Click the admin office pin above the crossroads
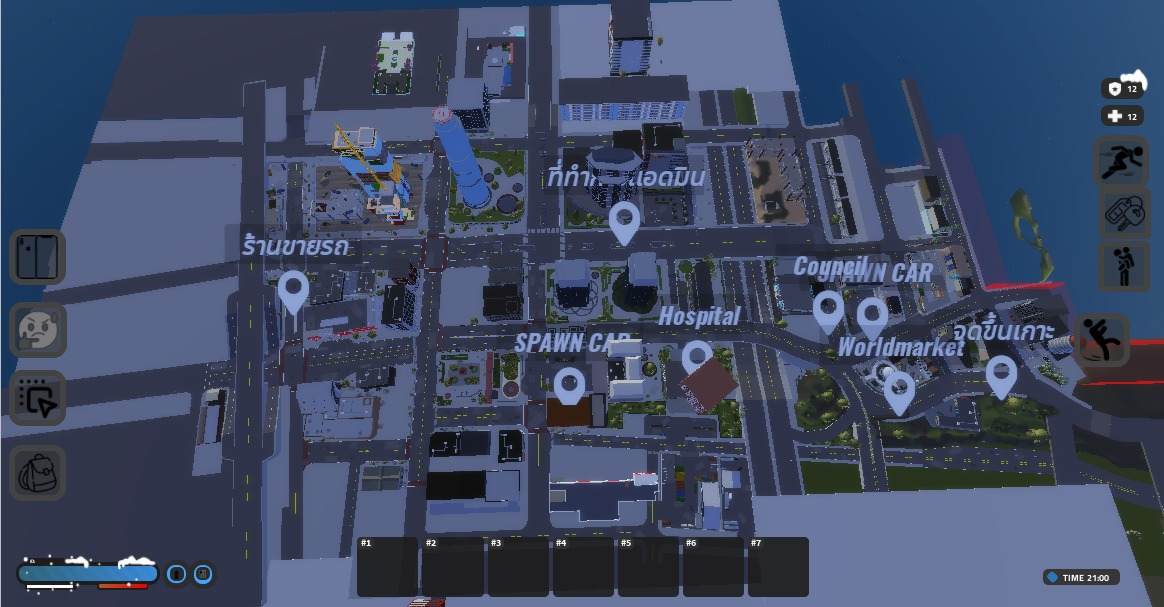The width and height of the screenshot is (1164, 607). [x=625, y=221]
